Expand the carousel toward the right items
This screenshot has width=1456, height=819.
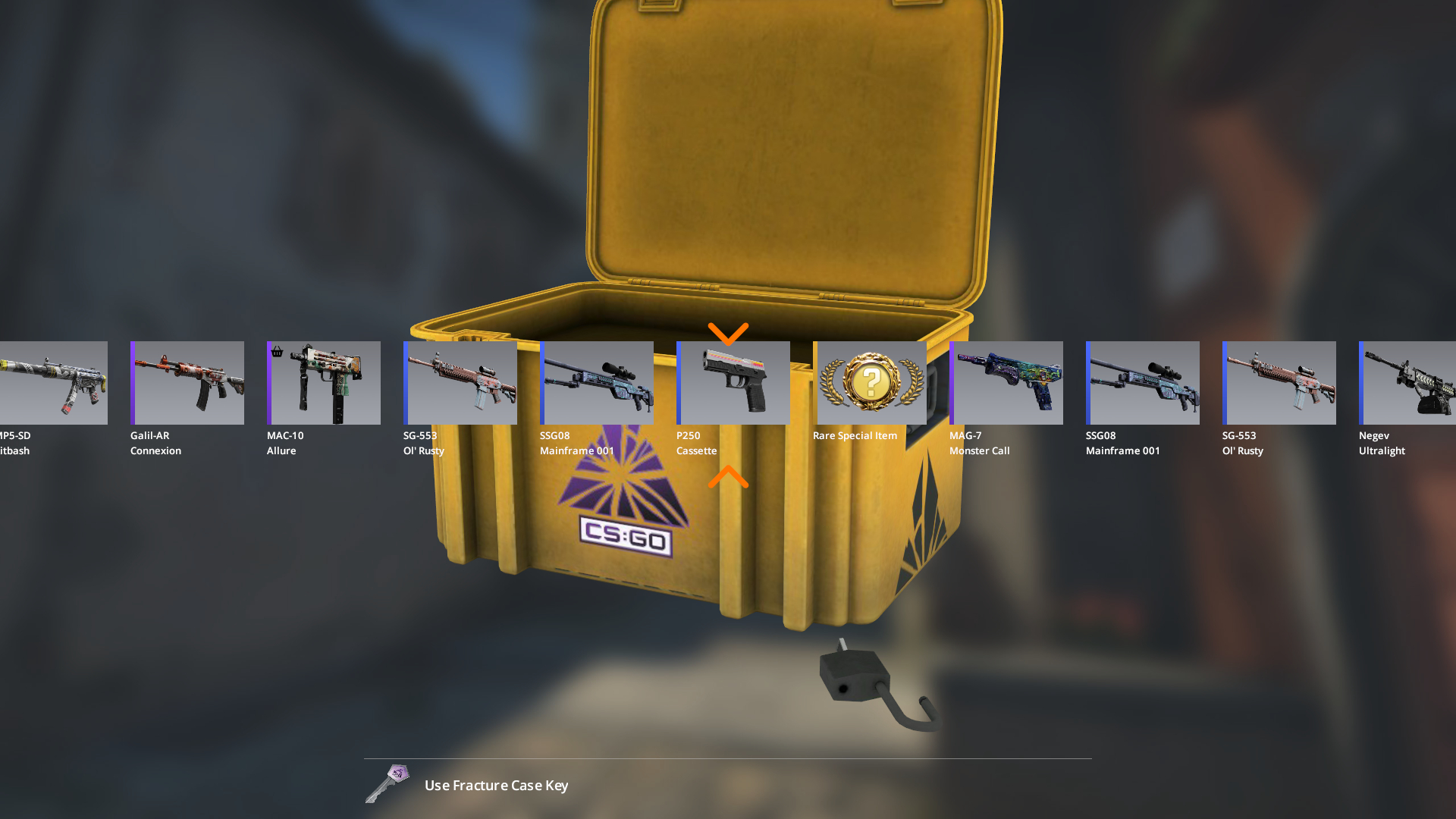[x=1433, y=382]
